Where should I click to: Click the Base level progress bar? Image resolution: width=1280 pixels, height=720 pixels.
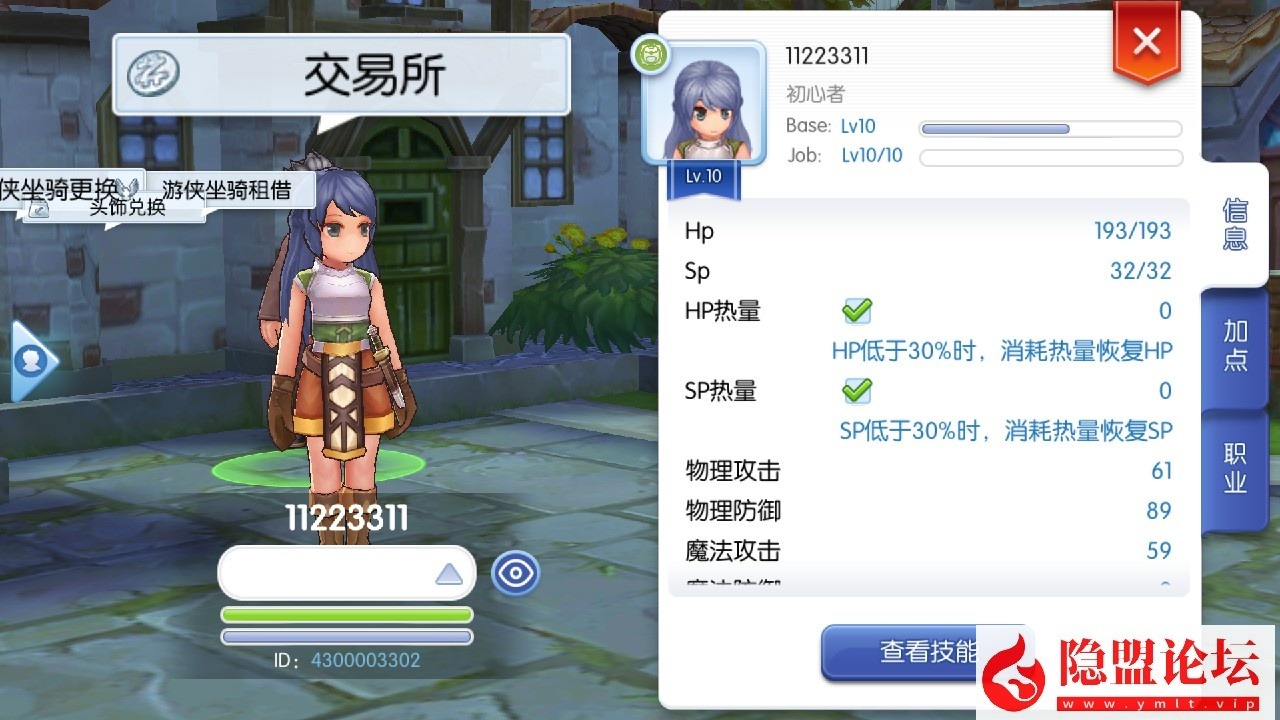[x=1048, y=128]
